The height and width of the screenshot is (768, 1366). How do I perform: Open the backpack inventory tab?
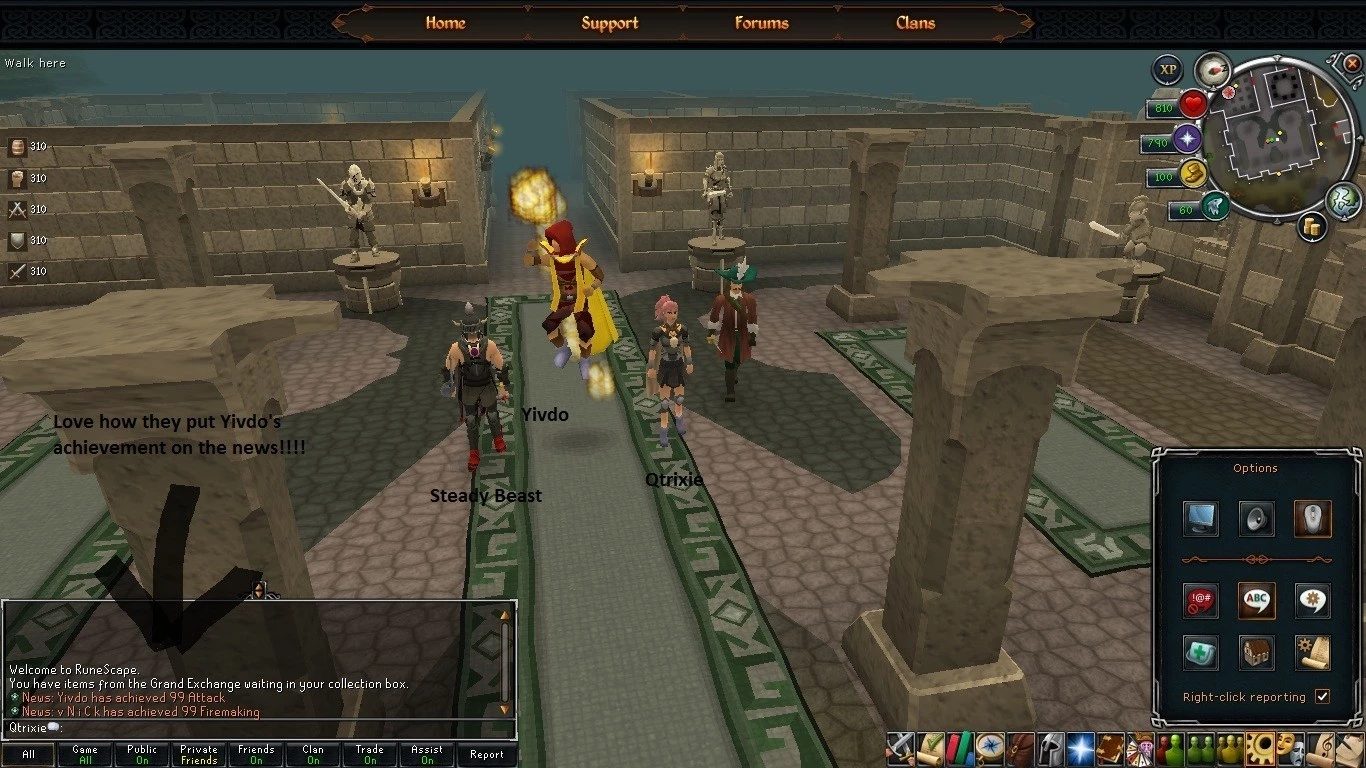1021,748
